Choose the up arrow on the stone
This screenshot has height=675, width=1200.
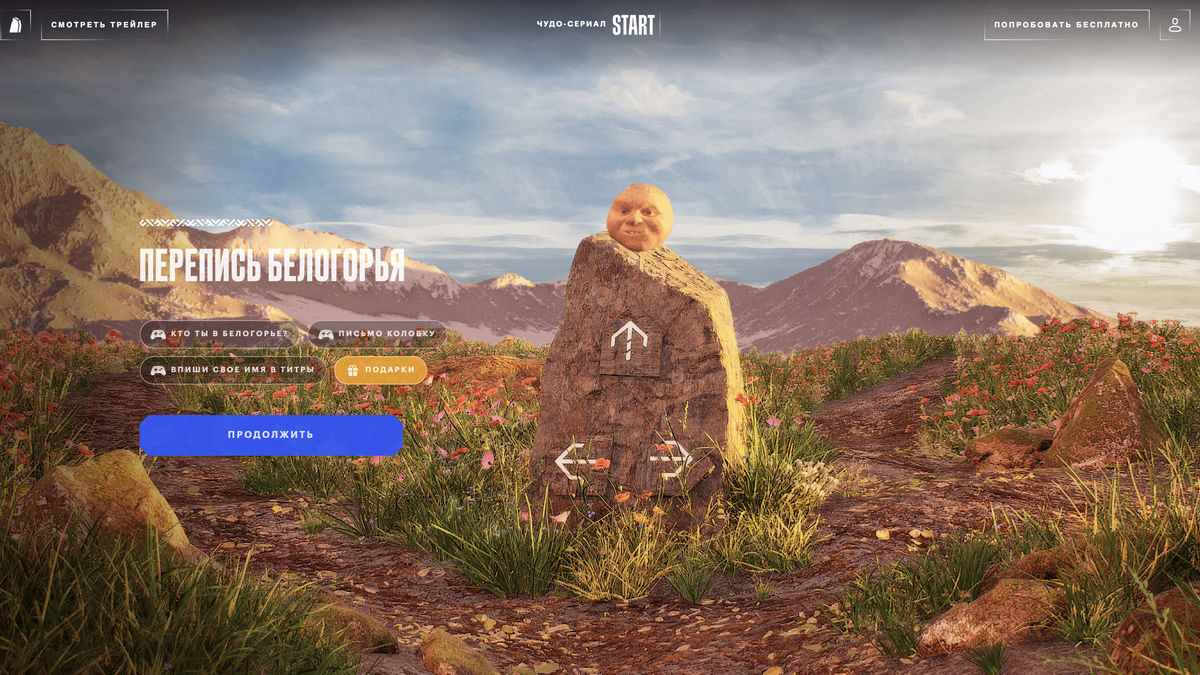(x=629, y=343)
